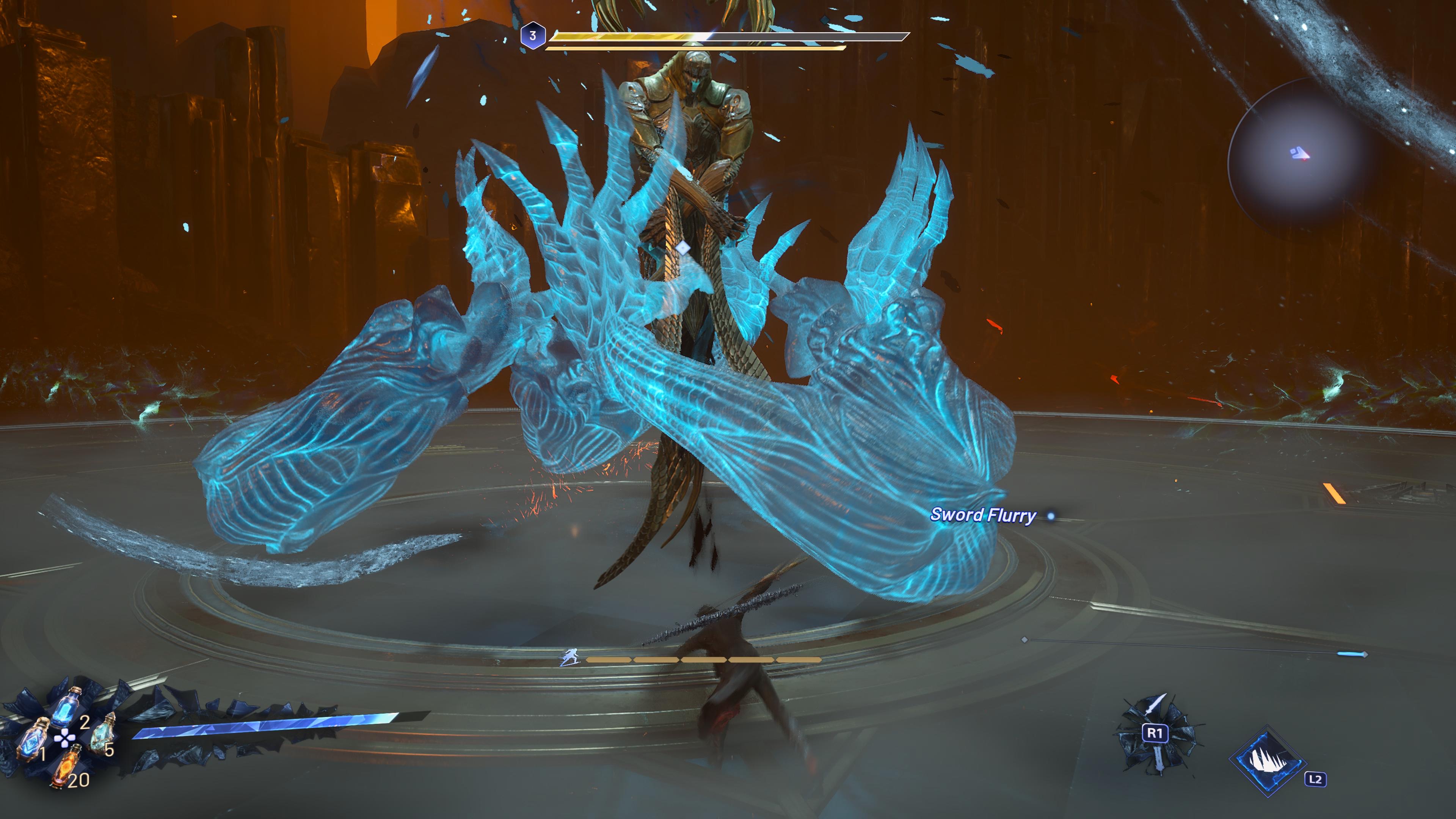Select the blue potion with count 2
The width and height of the screenshot is (1456, 819).
click(67, 706)
